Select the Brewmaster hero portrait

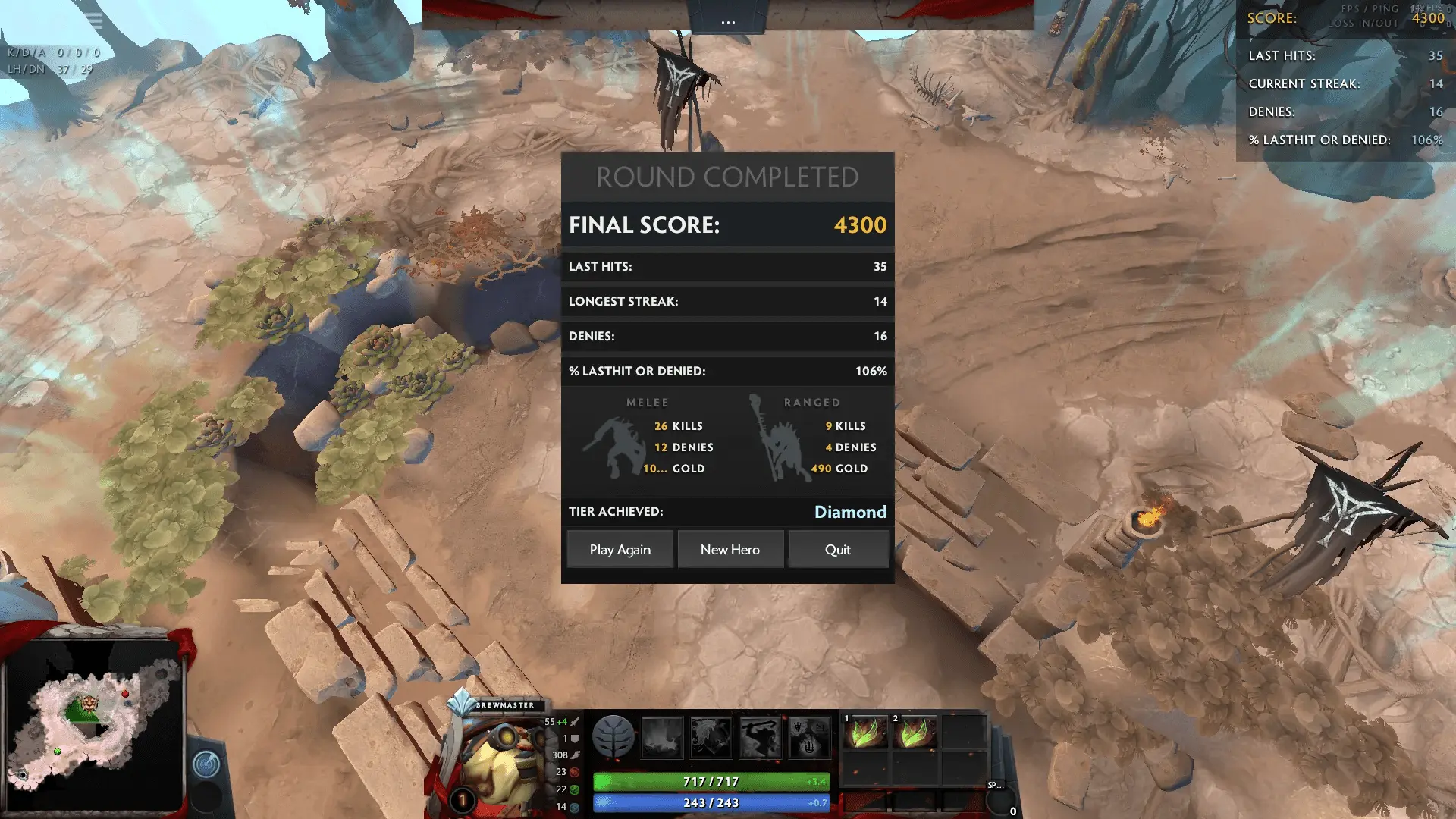[x=500, y=758]
